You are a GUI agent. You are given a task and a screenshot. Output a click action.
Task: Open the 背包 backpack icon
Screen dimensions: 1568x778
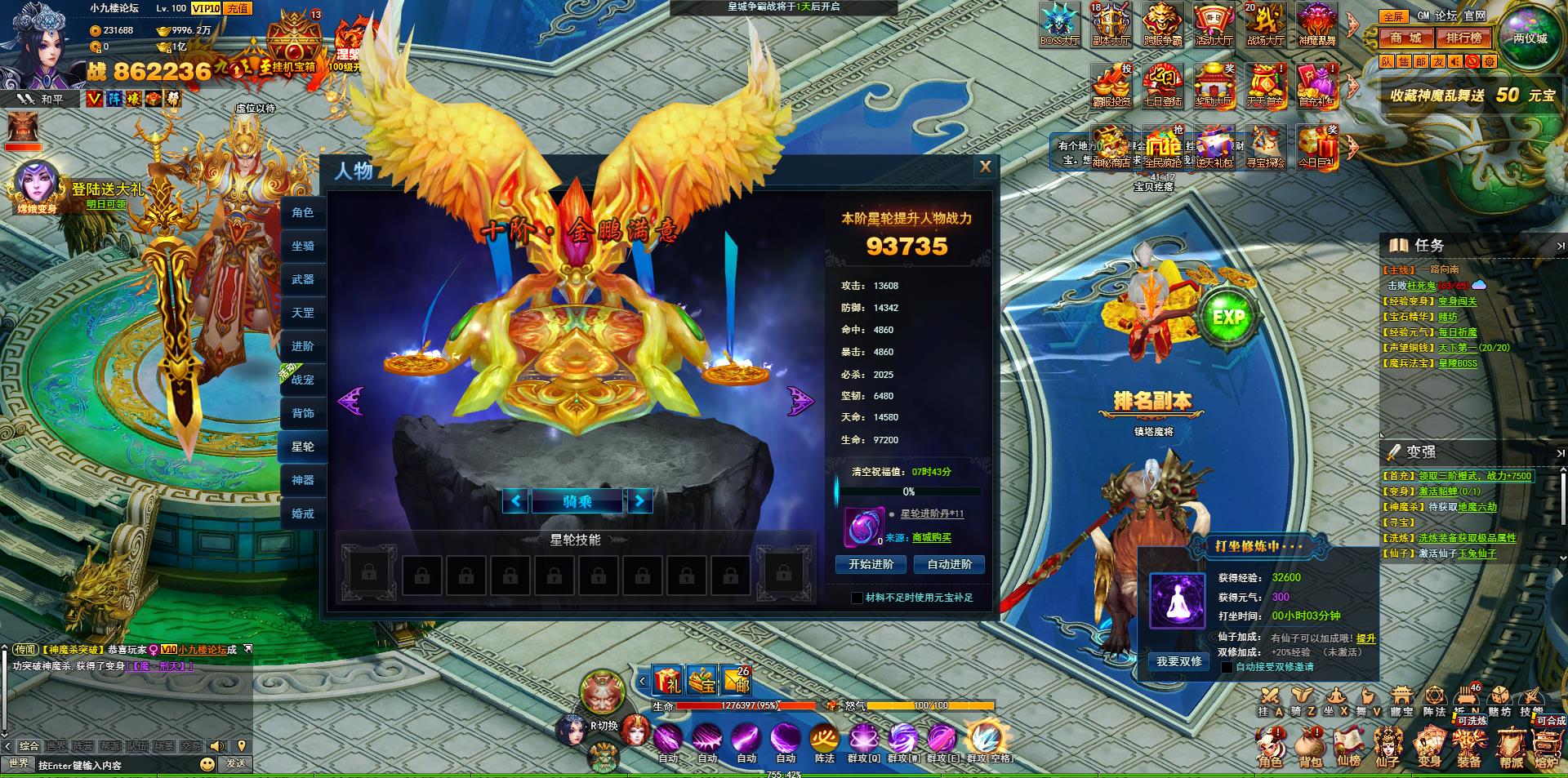(x=1310, y=747)
